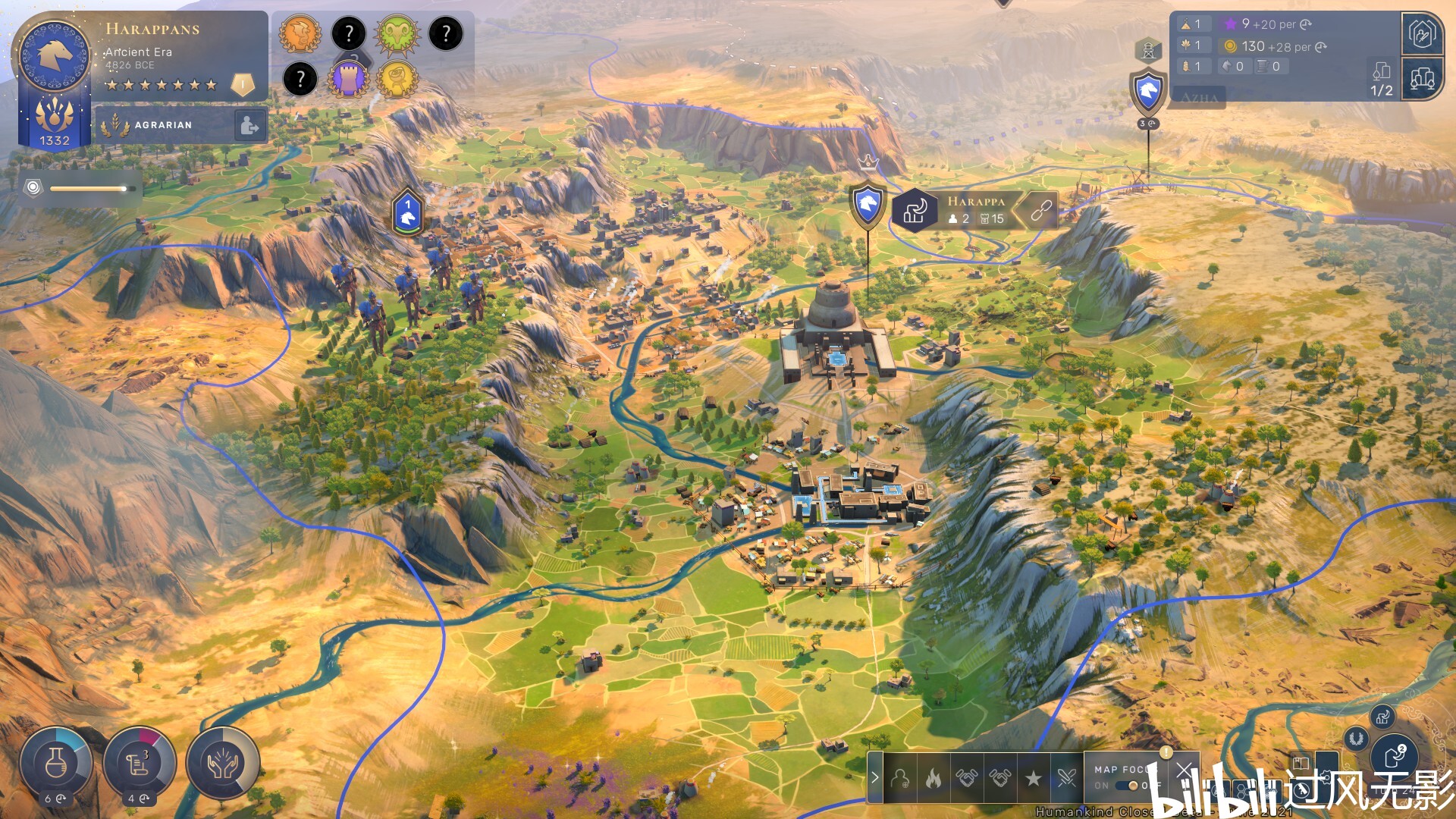Click the chain link button beside Harappa
1456x819 pixels.
[x=1042, y=210]
